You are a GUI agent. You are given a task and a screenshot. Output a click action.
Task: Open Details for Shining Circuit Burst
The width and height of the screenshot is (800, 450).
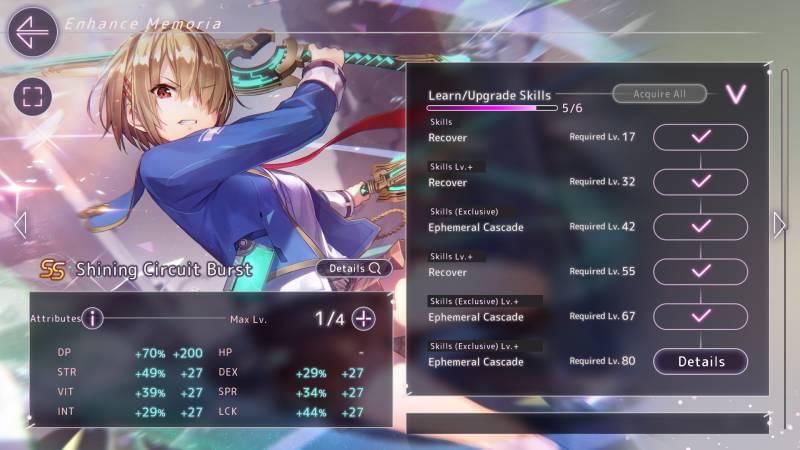tap(355, 268)
